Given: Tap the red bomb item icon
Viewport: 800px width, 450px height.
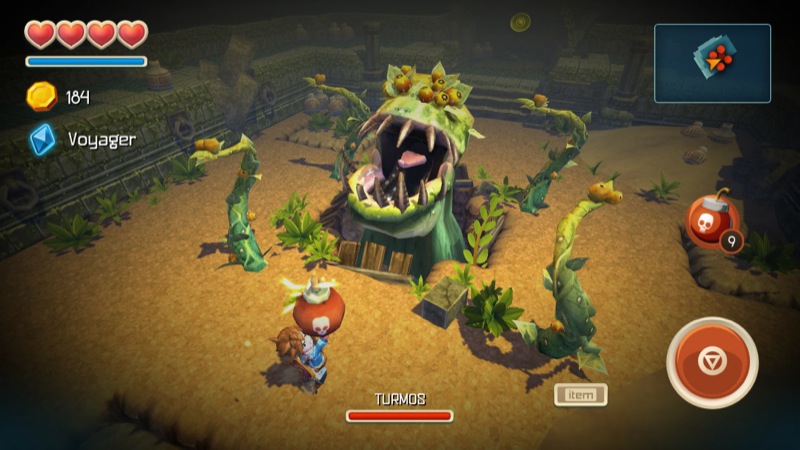Looking at the screenshot, I should (x=711, y=219).
